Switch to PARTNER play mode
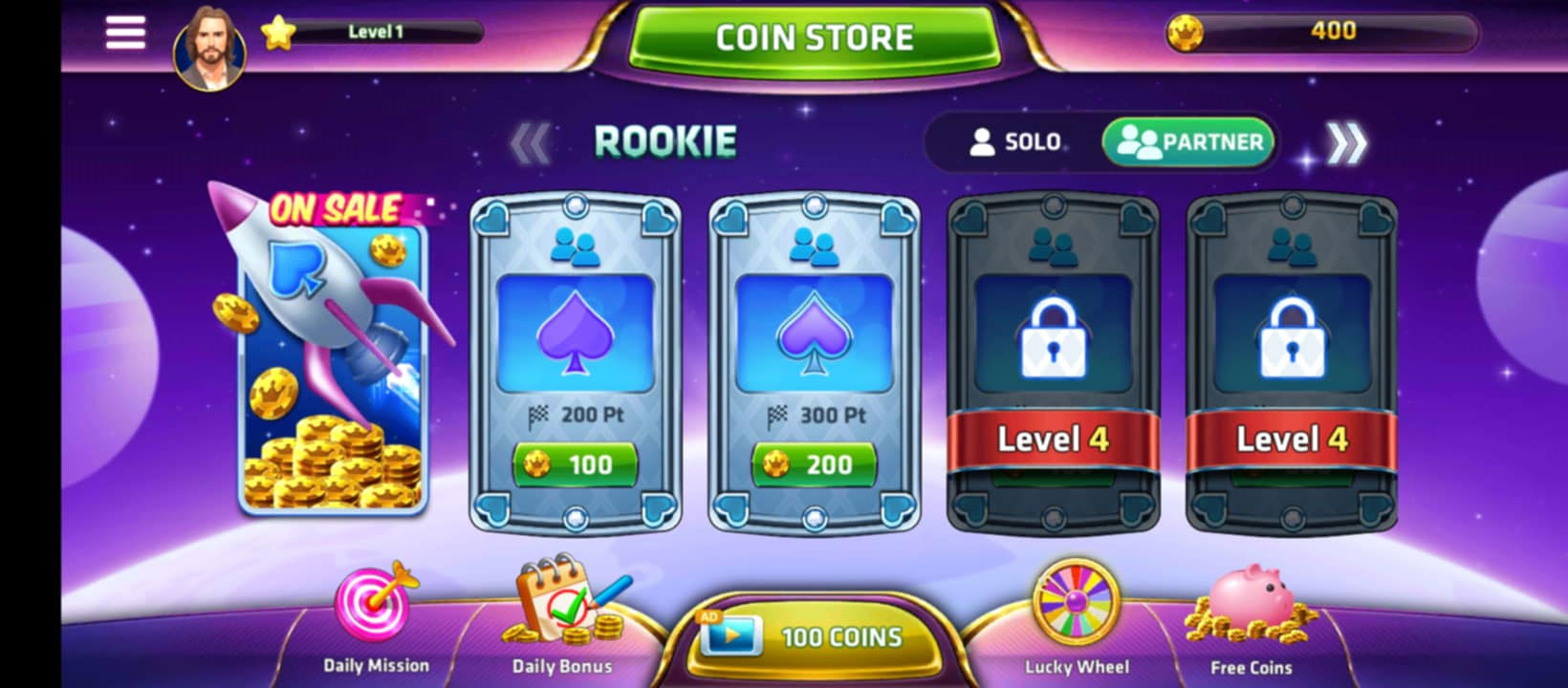Viewport: 1568px width, 688px height. pos(1187,141)
